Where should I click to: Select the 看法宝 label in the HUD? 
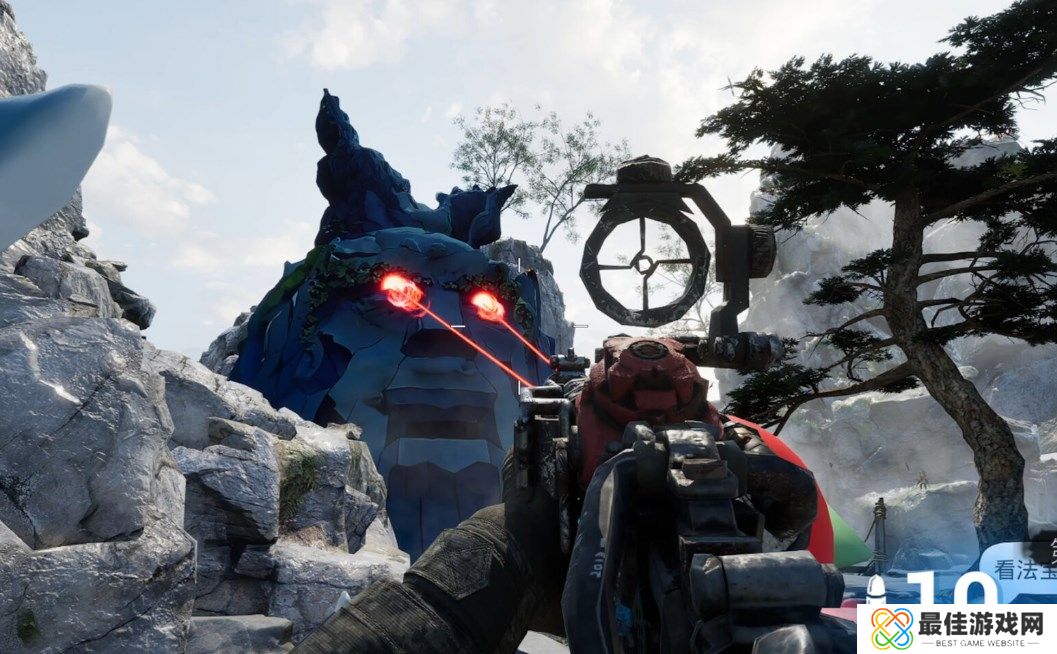1023,571
